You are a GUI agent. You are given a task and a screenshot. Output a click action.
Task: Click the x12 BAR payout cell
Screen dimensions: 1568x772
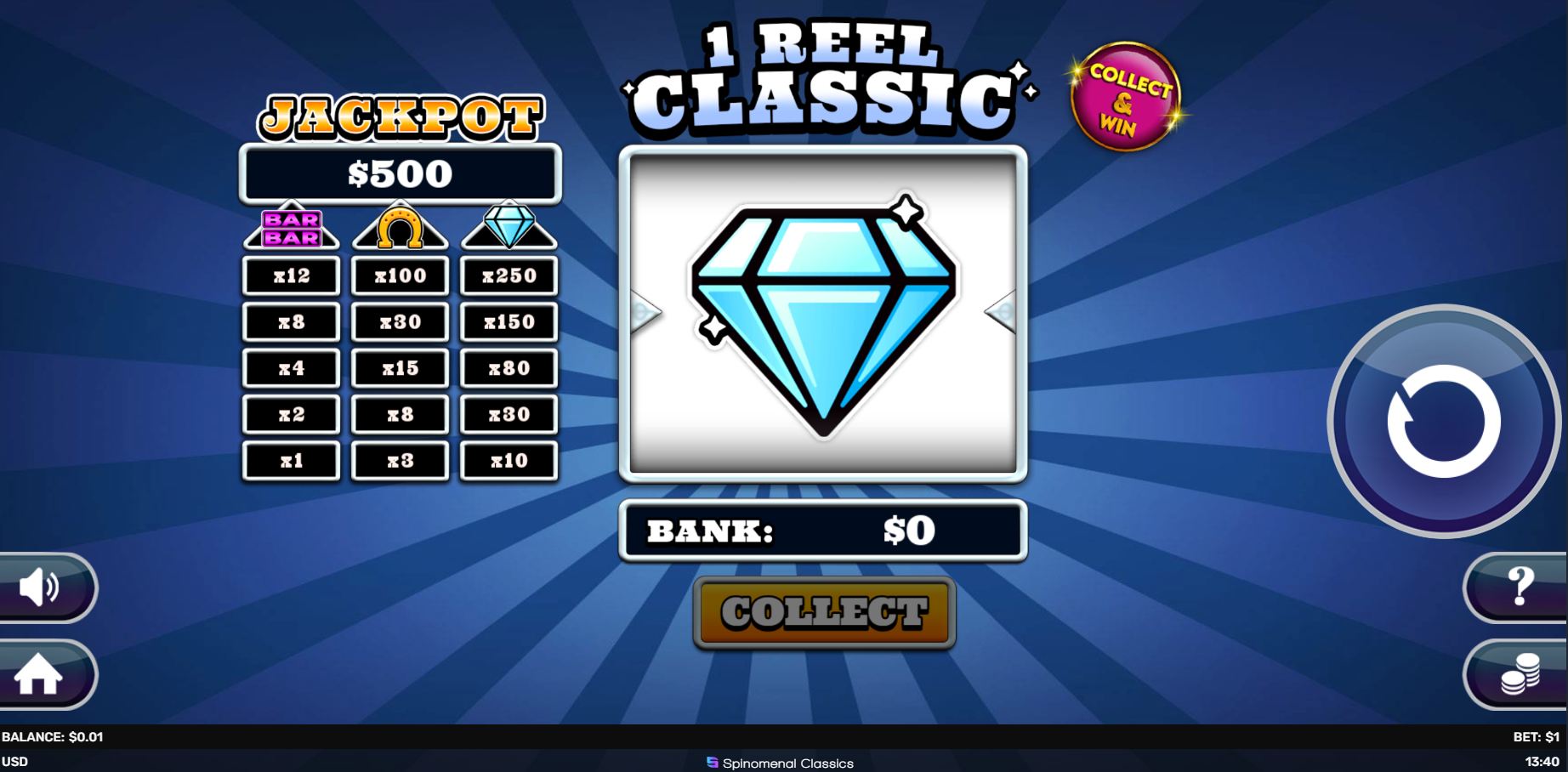[x=291, y=275]
